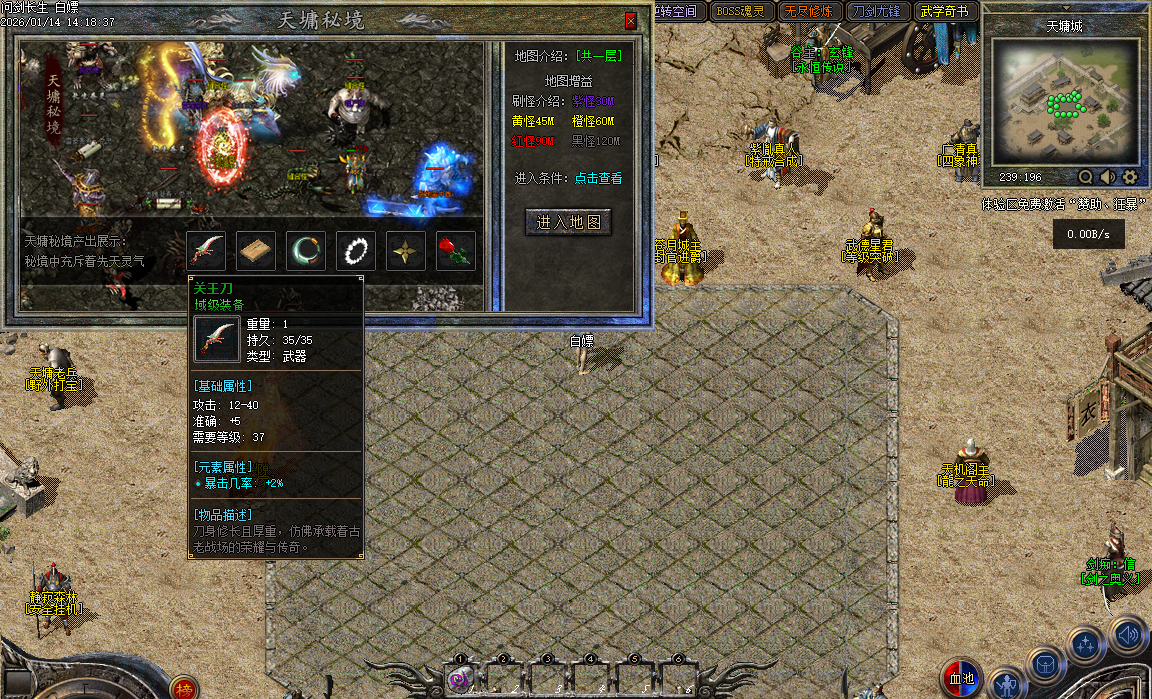
Task: Select the wooden book reward slot
Action: pos(256,251)
